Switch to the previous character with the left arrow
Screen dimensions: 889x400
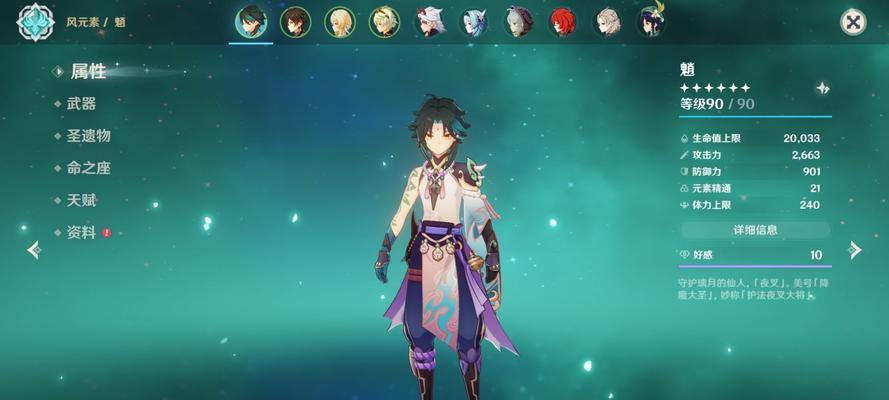point(33,250)
